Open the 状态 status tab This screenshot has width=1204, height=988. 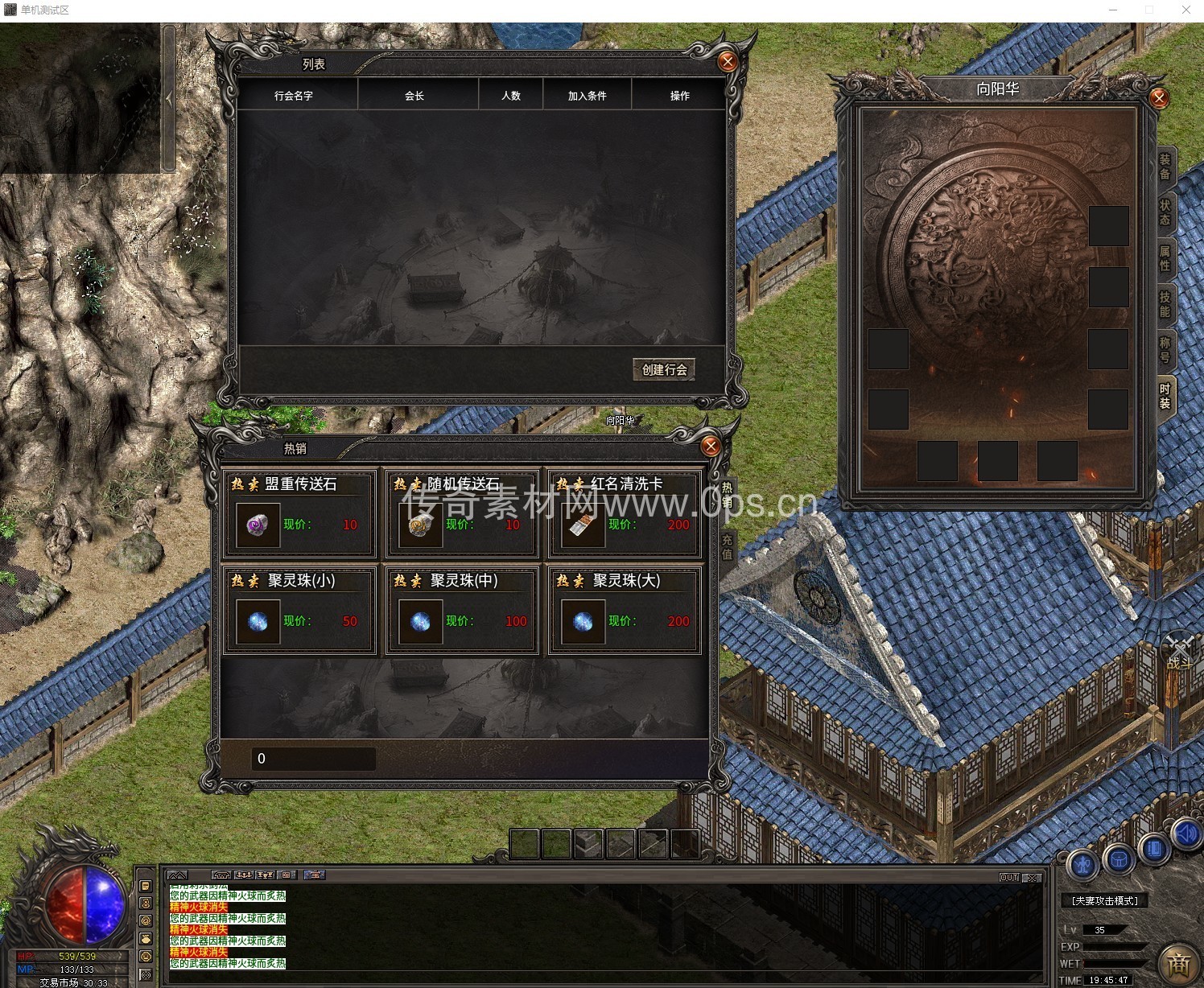tap(1165, 212)
